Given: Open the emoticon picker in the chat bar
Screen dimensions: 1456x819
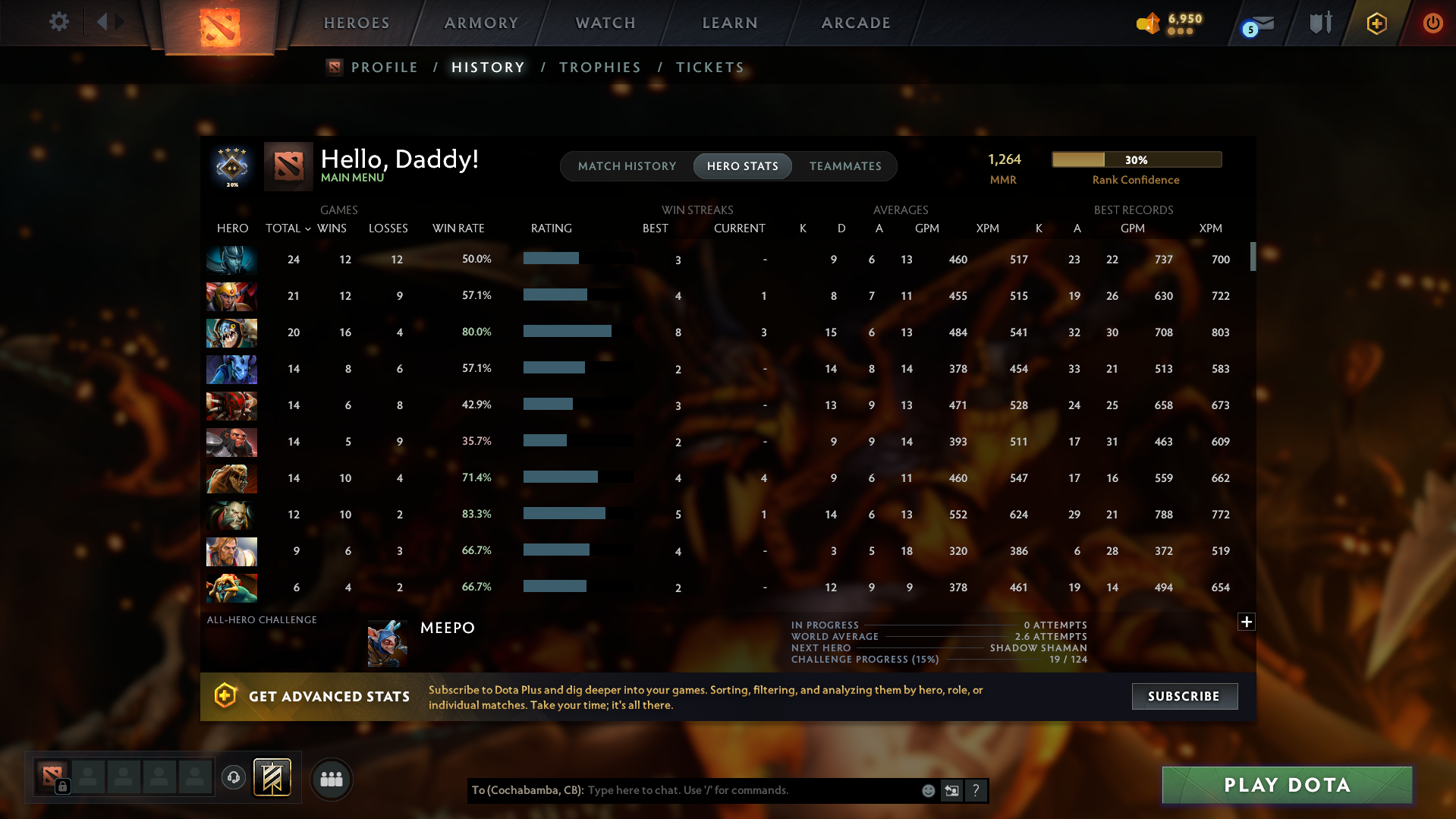Looking at the screenshot, I should 928,790.
